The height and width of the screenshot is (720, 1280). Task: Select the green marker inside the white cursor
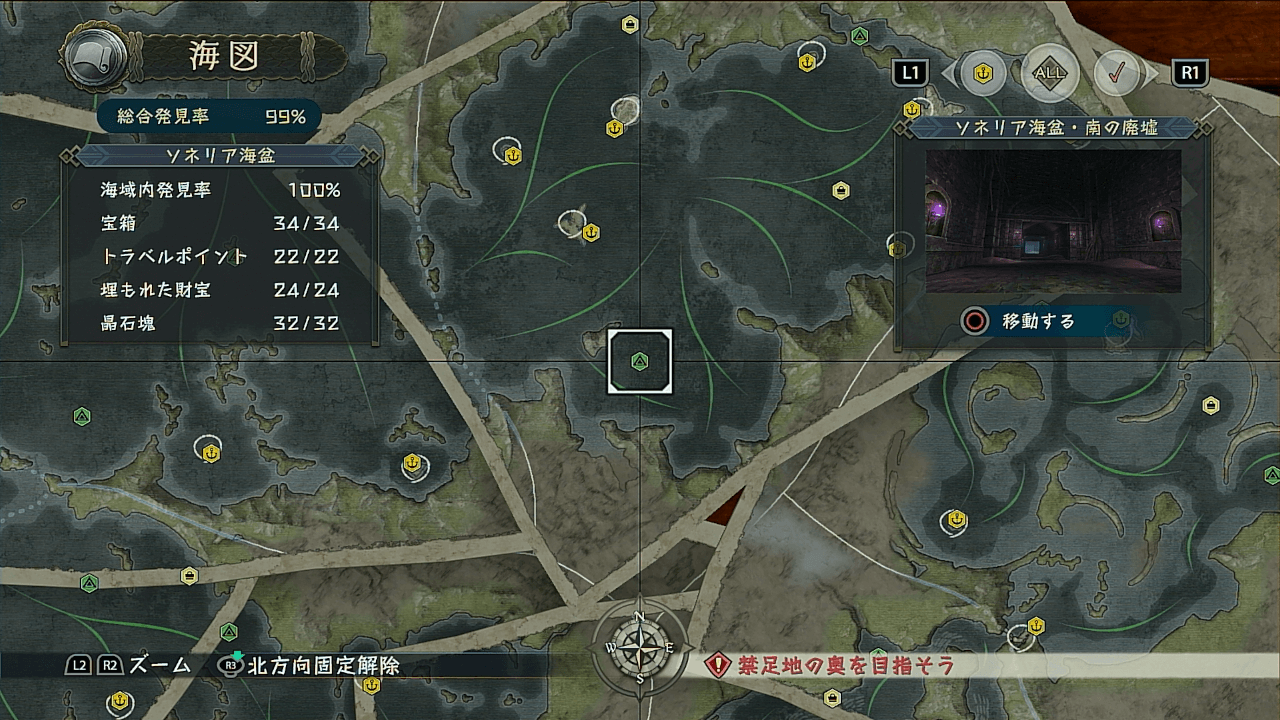pyautogui.click(x=640, y=361)
